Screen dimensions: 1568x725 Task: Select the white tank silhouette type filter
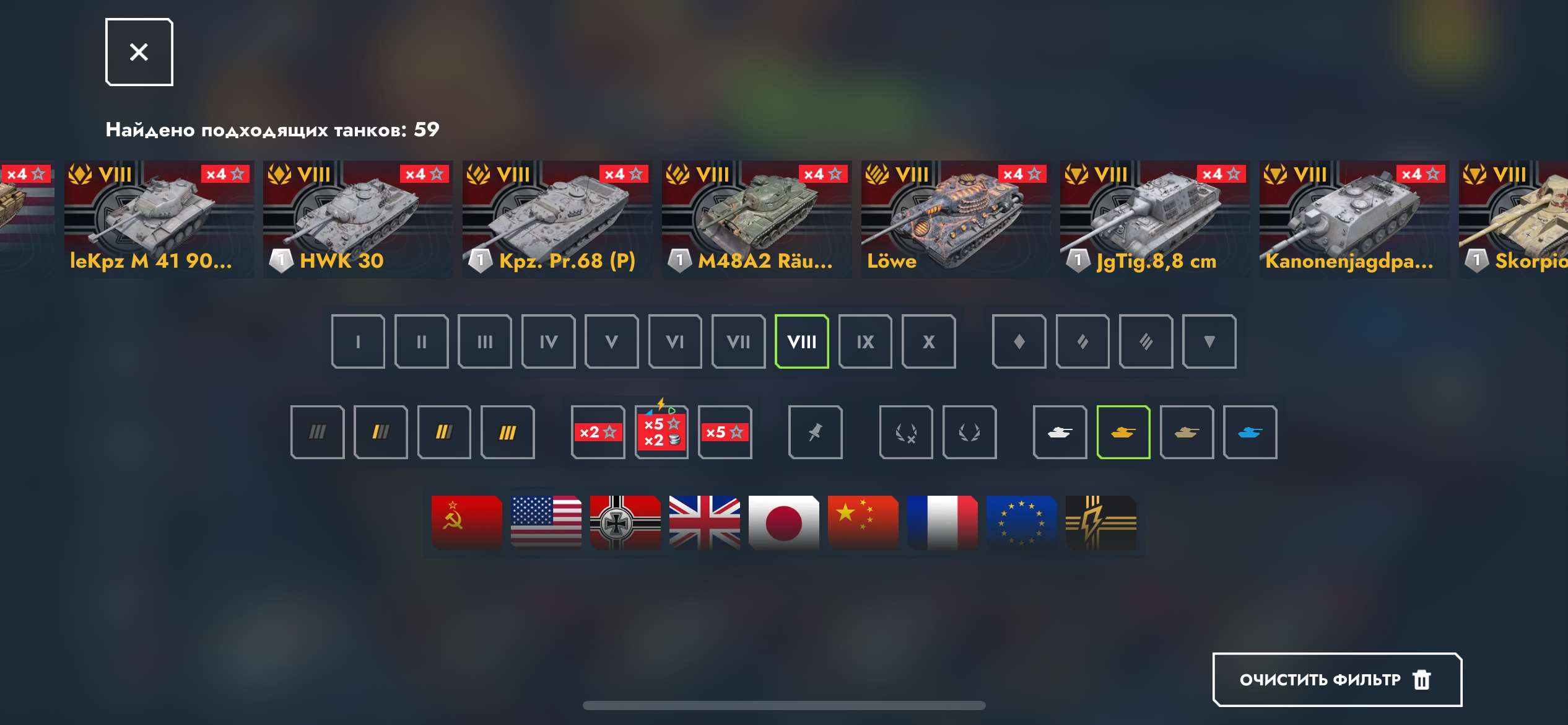click(1060, 432)
